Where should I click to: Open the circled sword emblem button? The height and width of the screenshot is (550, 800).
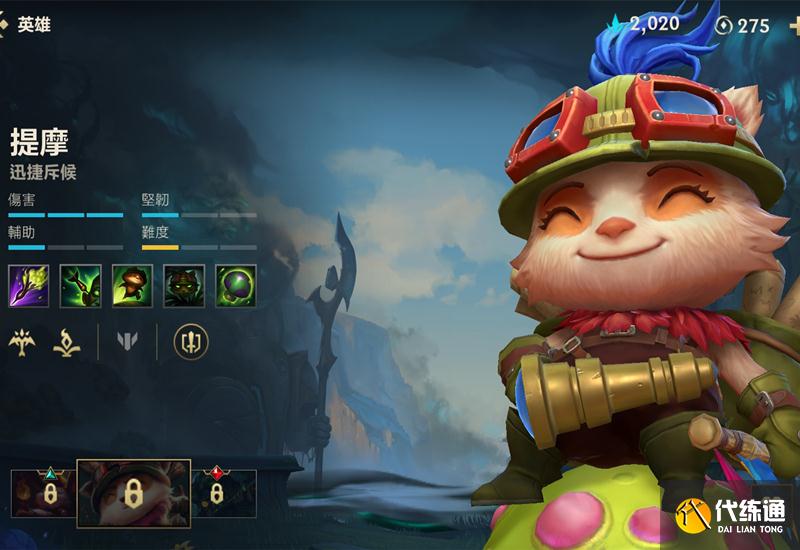pos(190,342)
